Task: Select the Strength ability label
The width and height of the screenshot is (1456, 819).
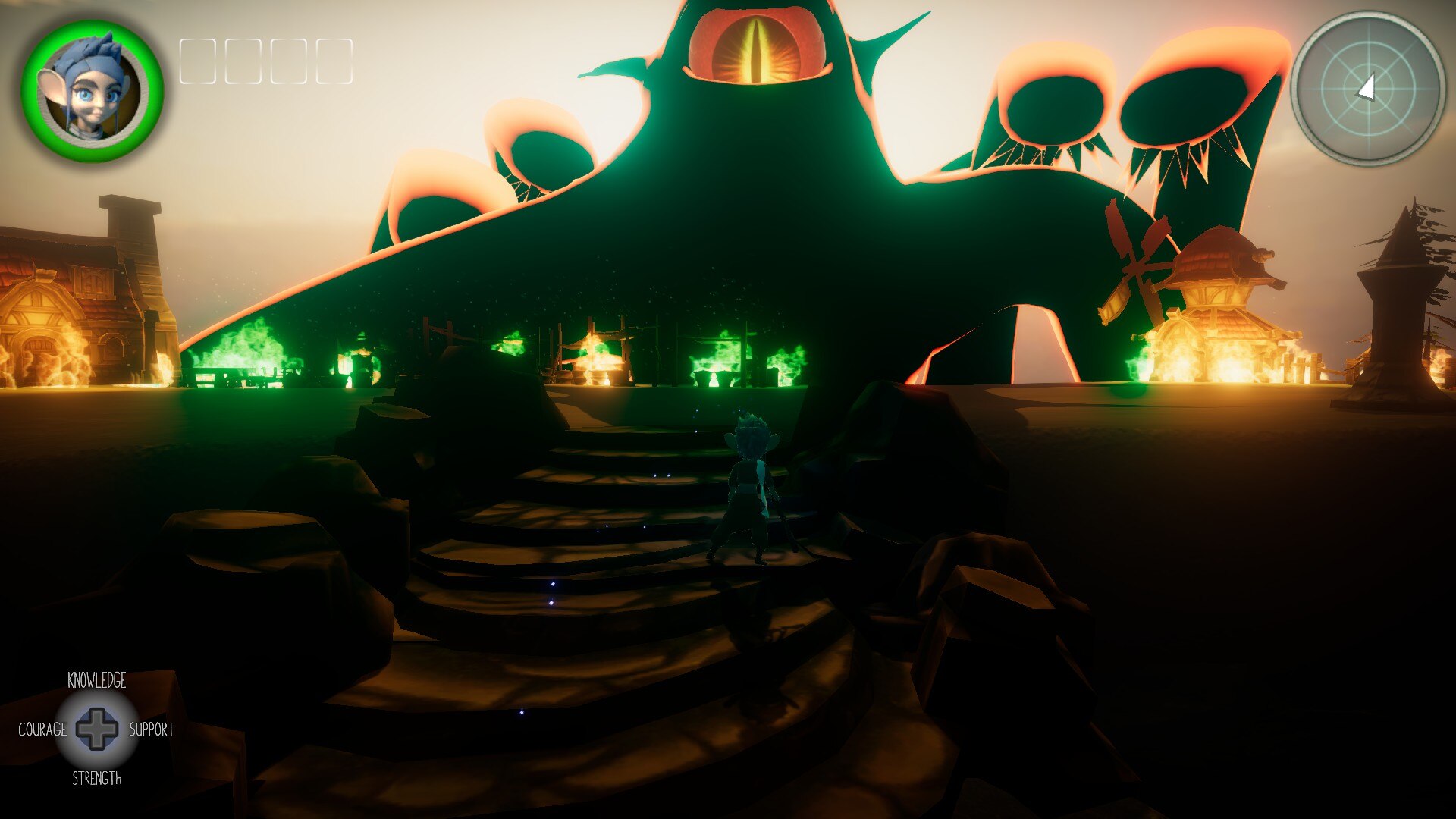Action: coord(97,778)
